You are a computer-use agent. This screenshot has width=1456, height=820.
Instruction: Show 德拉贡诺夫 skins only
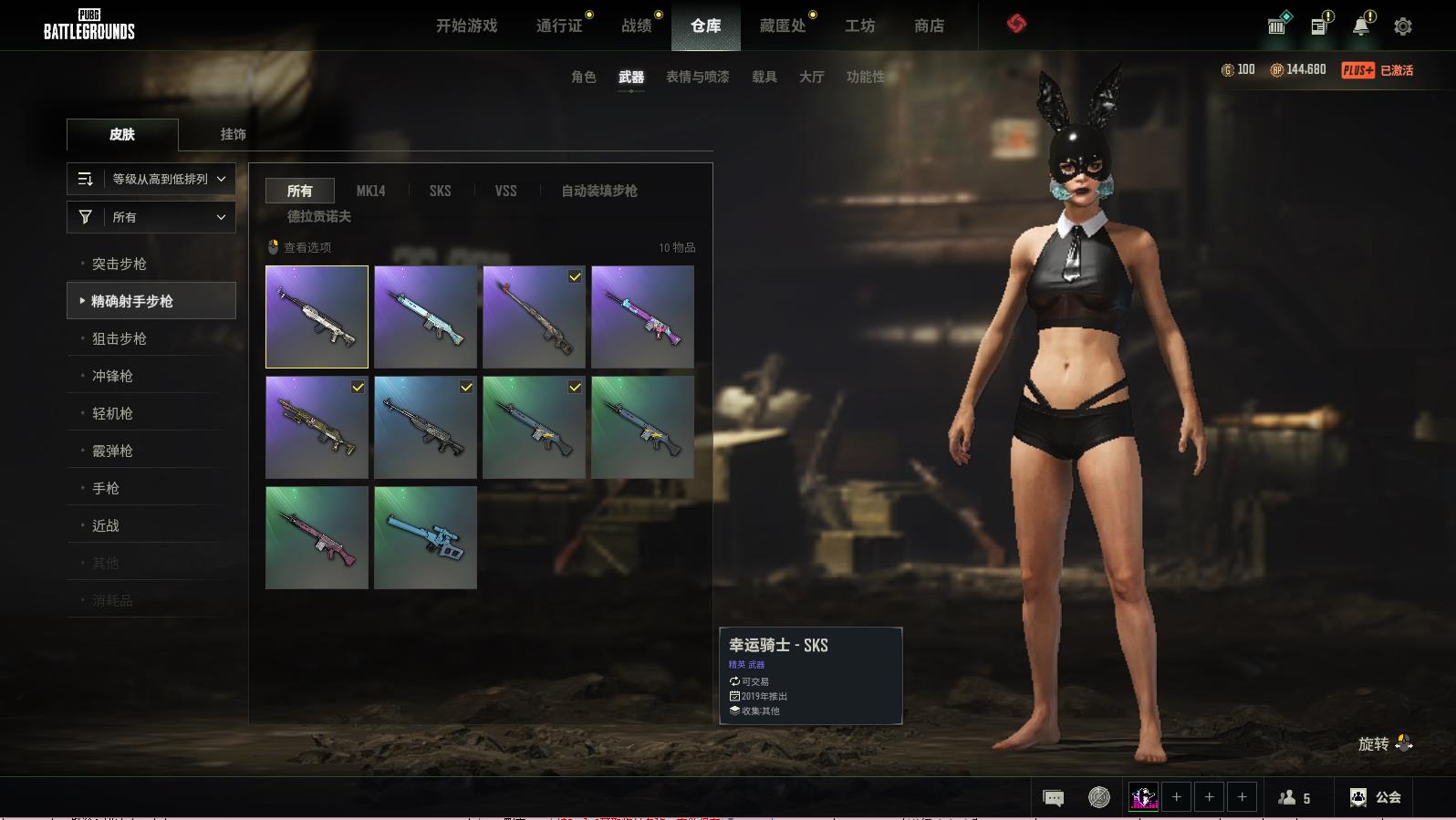coord(319,216)
